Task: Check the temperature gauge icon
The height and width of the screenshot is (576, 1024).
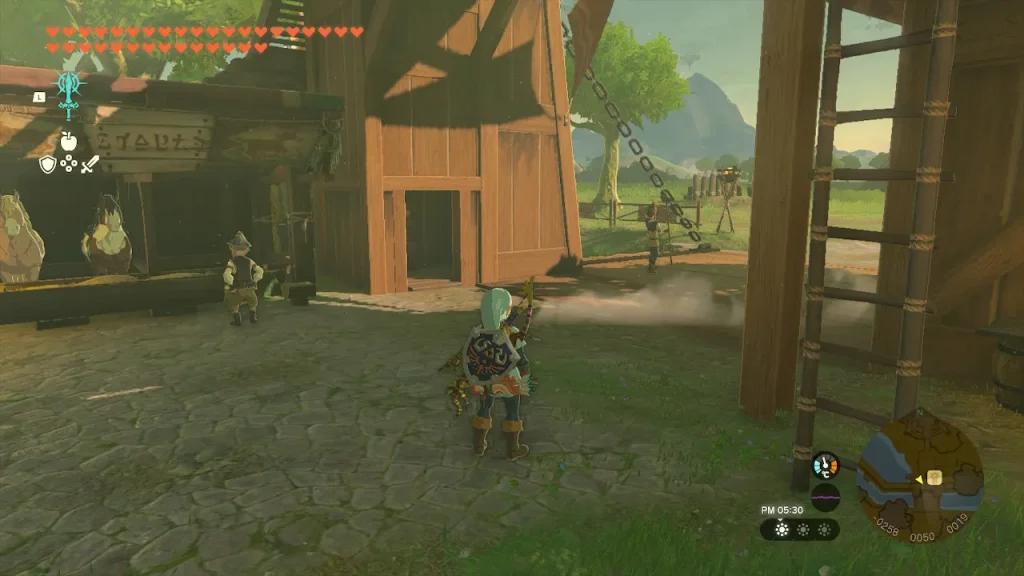Action: (x=825, y=465)
